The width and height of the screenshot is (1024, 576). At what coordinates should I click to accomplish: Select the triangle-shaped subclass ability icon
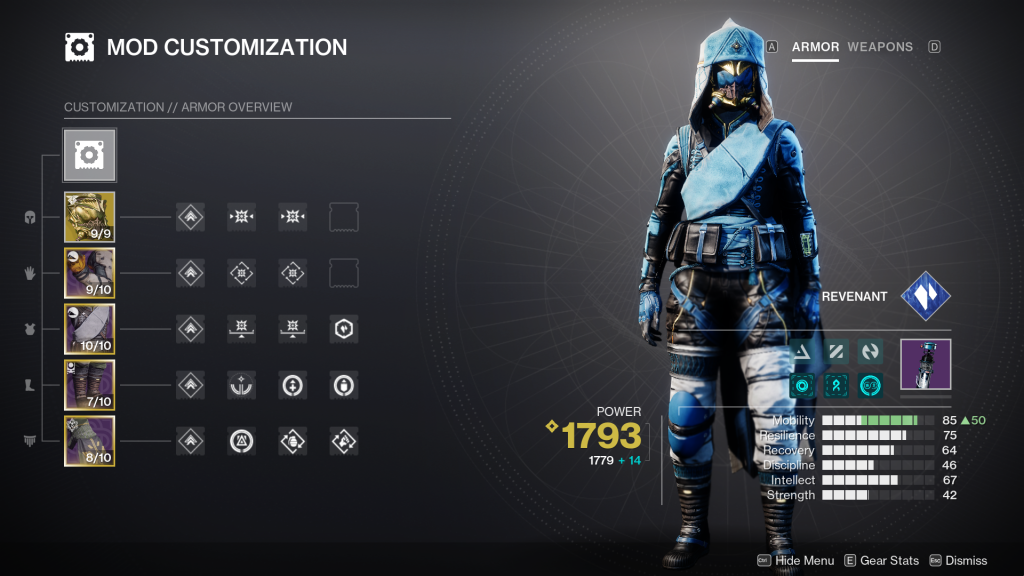pyautogui.click(x=802, y=352)
